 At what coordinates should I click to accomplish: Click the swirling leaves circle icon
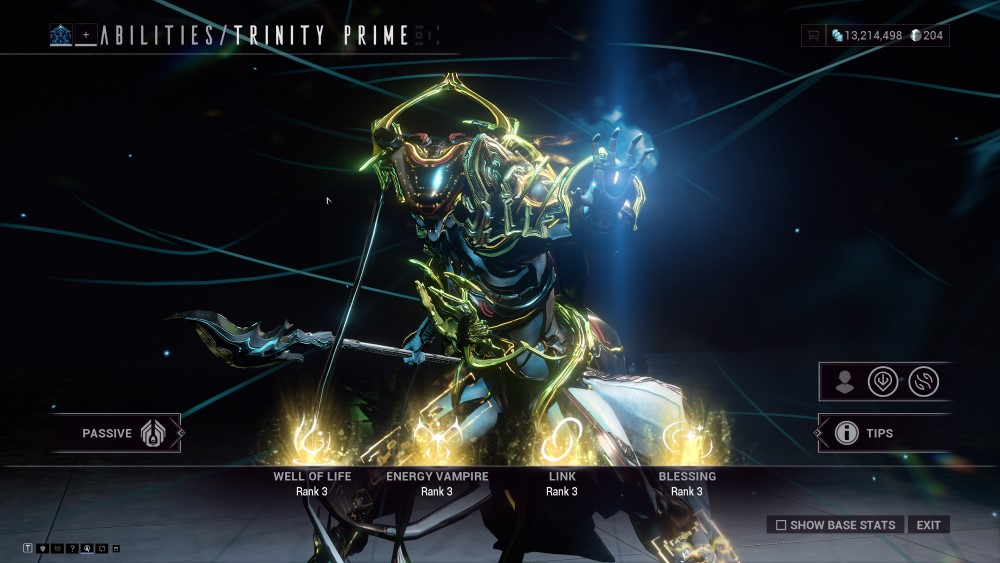923,382
